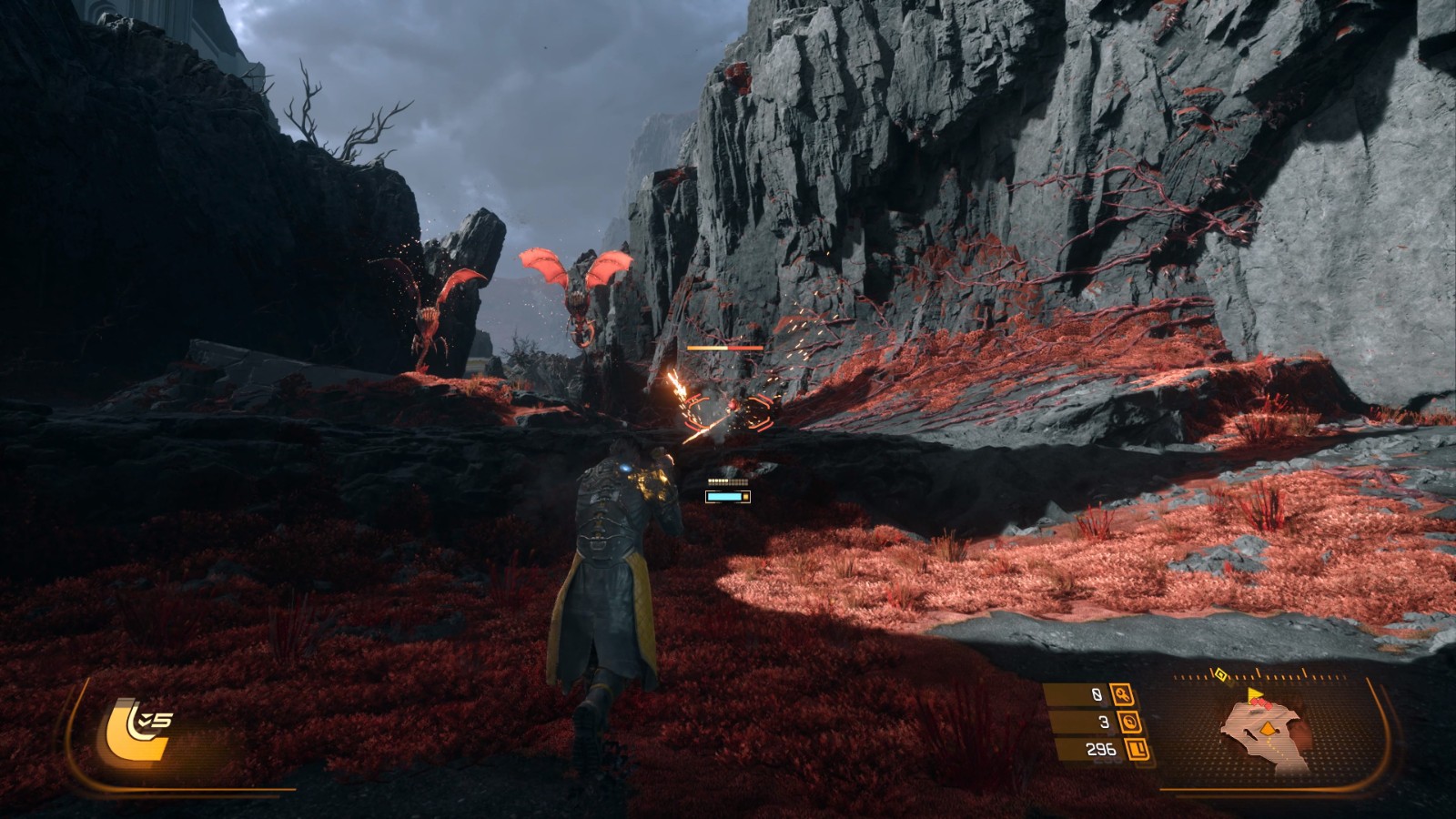Select the weapon proficiency level emblem
This screenshot has width=1456, height=819.
click(x=138, y=730)
